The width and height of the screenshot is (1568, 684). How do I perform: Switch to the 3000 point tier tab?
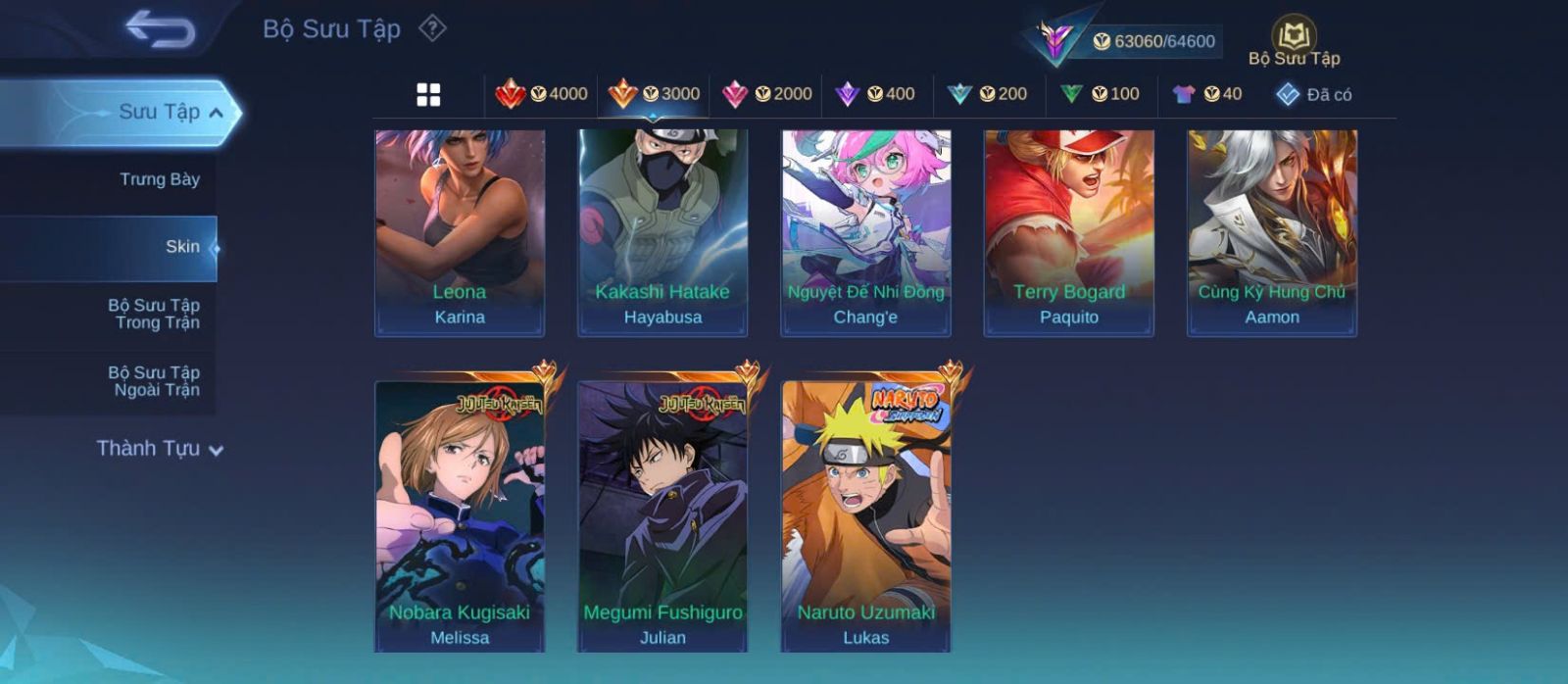tap(654, 94)
